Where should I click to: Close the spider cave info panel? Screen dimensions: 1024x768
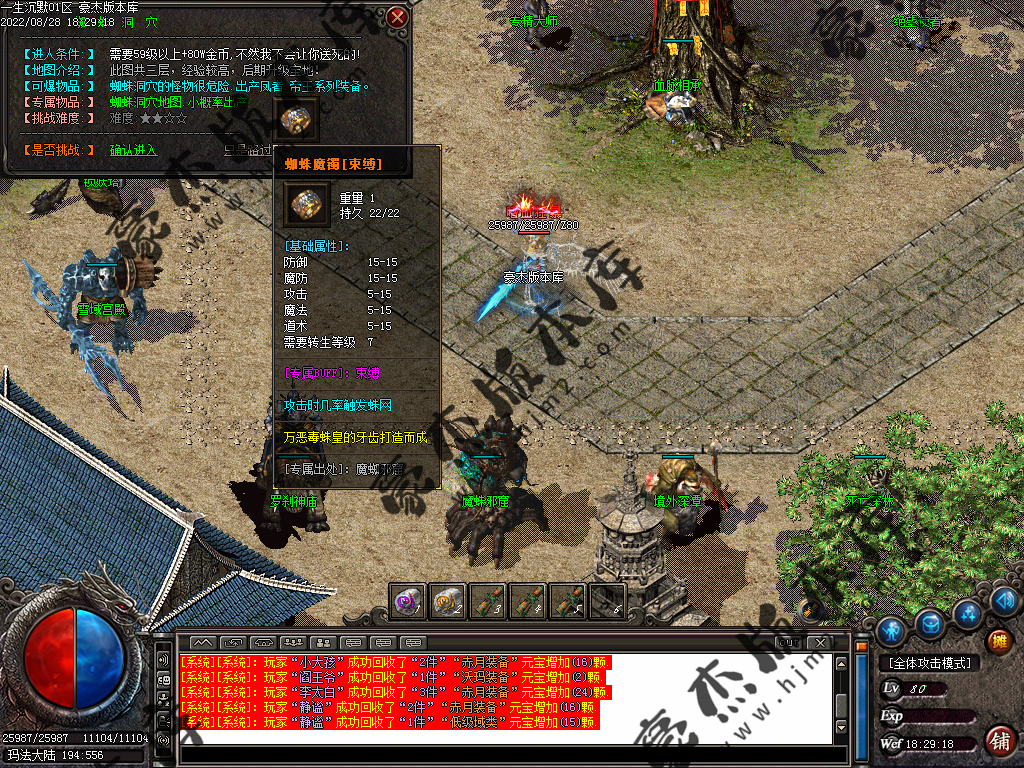[398, 17]
